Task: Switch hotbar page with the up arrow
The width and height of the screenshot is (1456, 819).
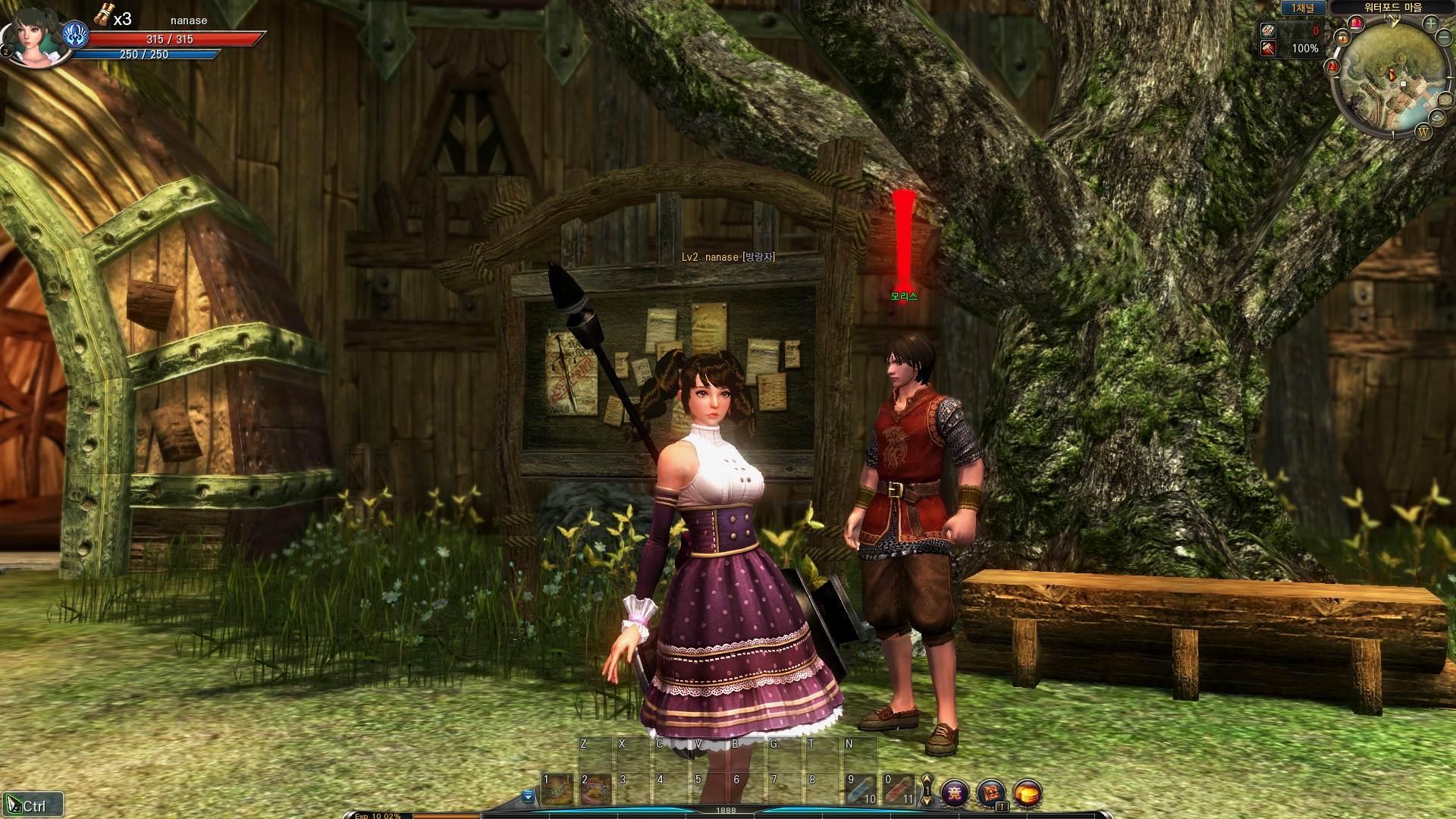Action: pyautogui.click(x=927, y=780)
